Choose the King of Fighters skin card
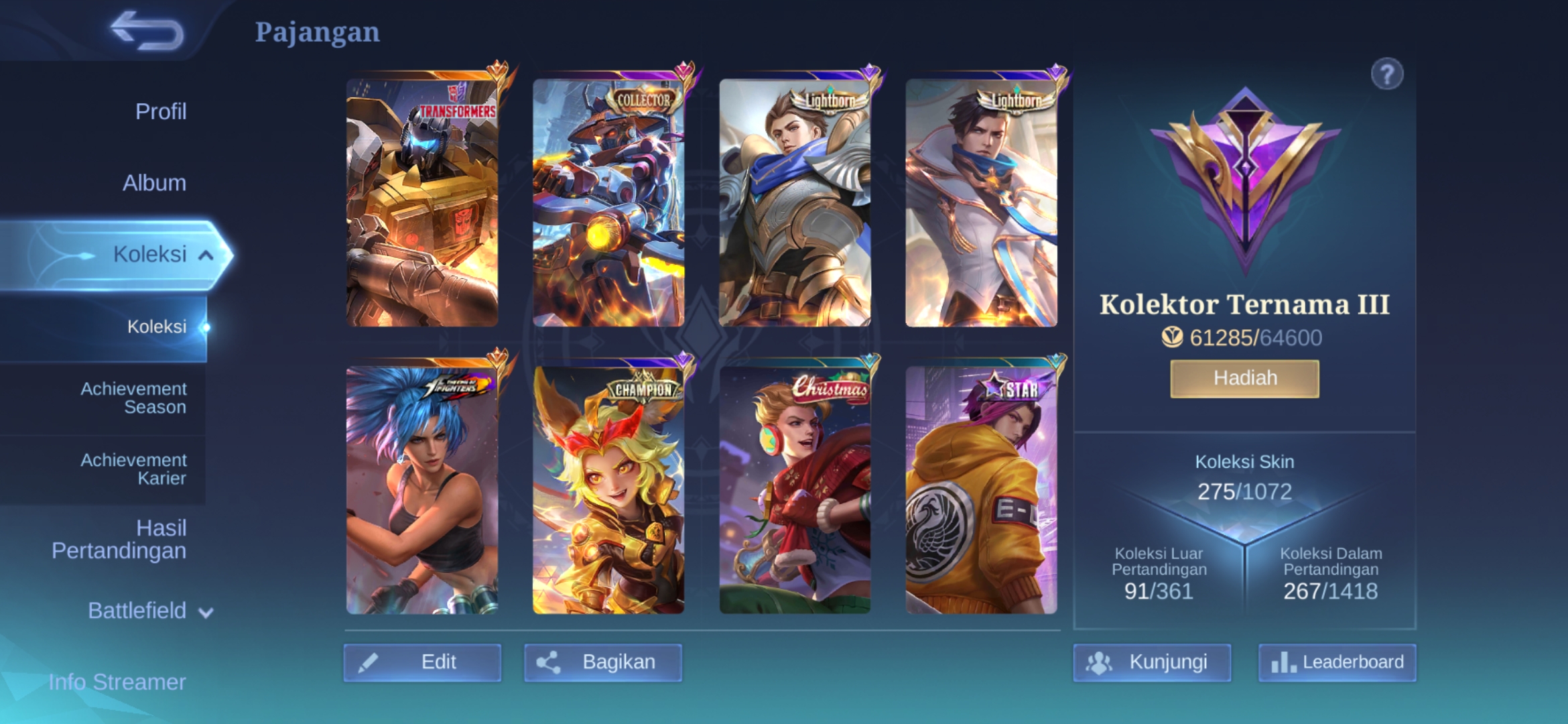The height and width of the screenshot is (724, 1568). coord(422,490)
